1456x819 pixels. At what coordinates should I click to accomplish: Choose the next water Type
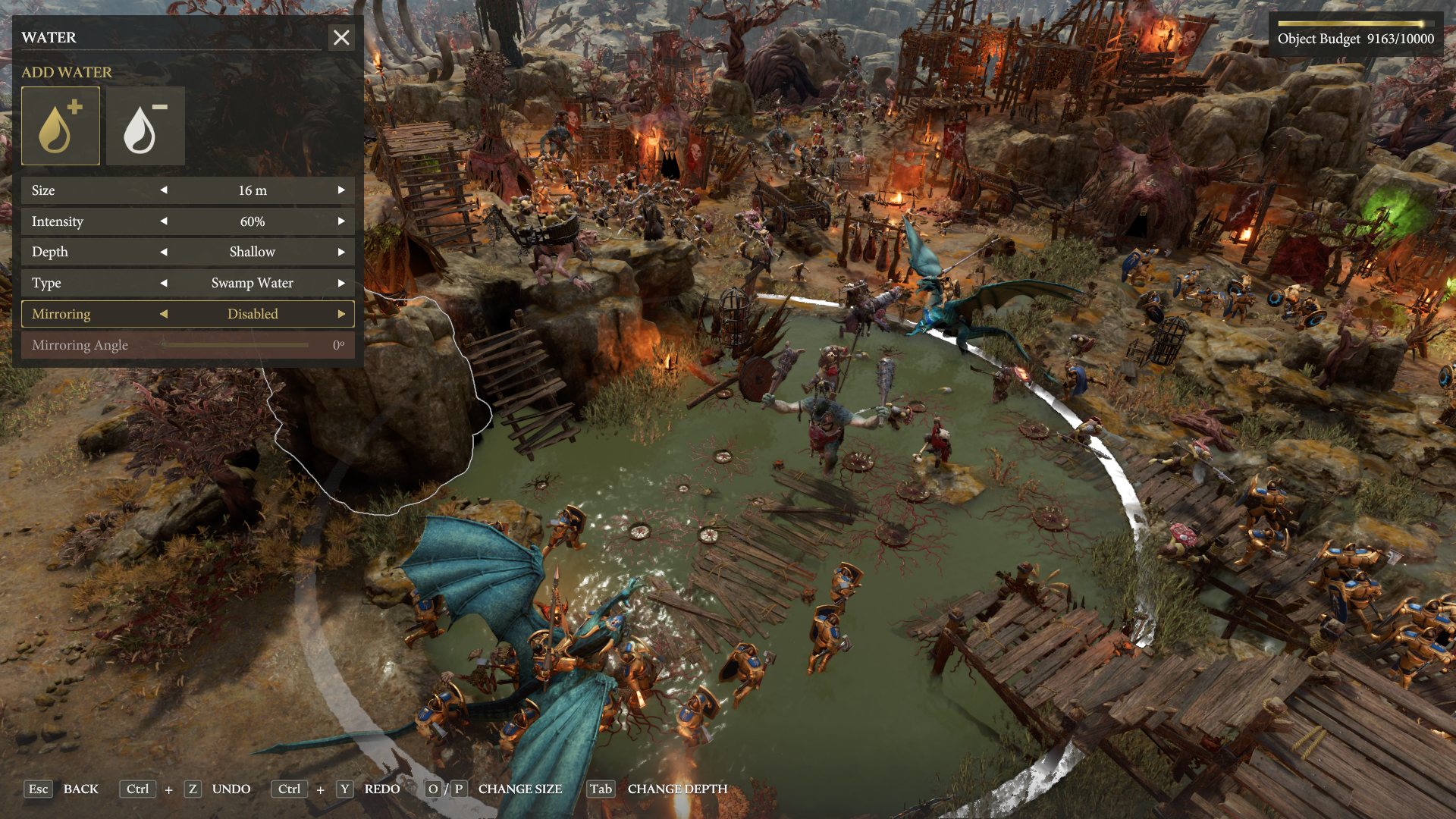point(341,283)
